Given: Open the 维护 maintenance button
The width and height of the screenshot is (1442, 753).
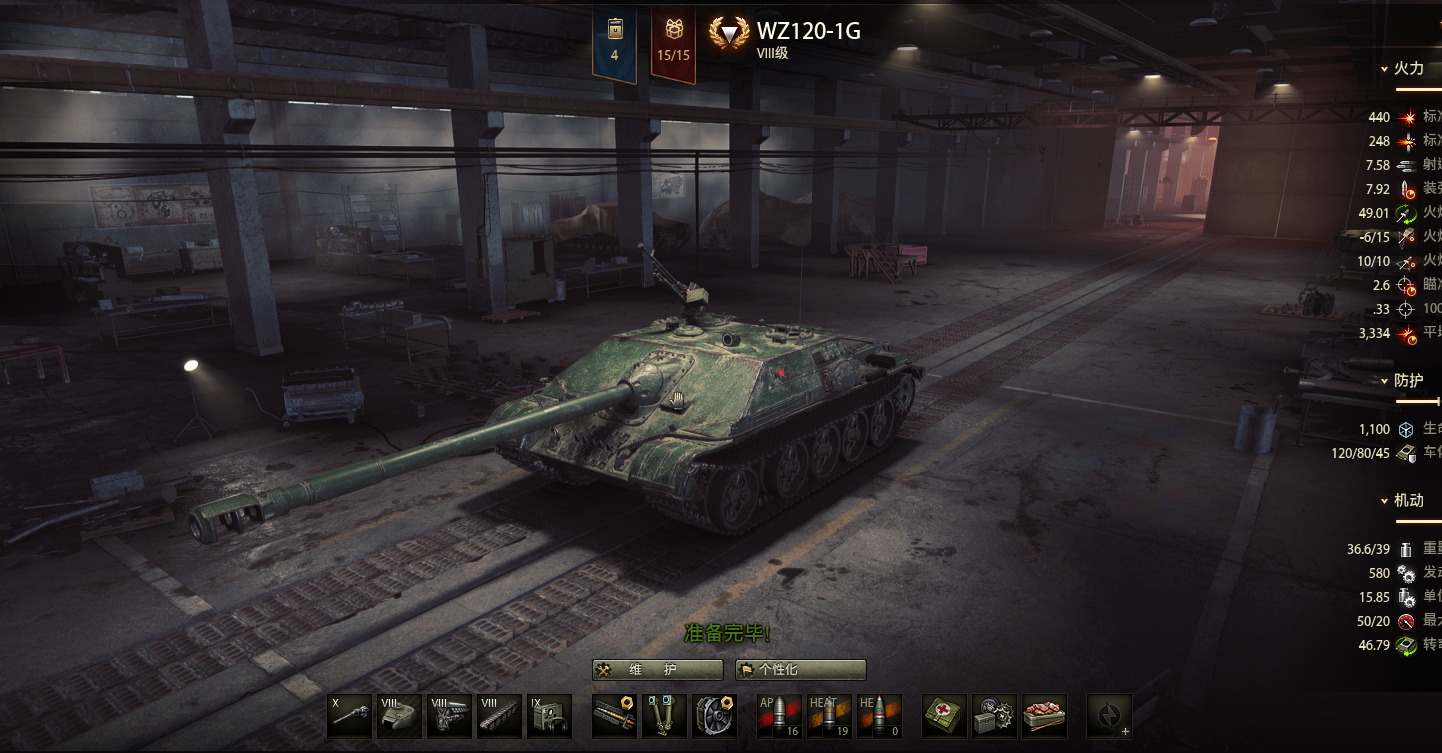Looking at the screenshot, I should click(x=657, y=670).
